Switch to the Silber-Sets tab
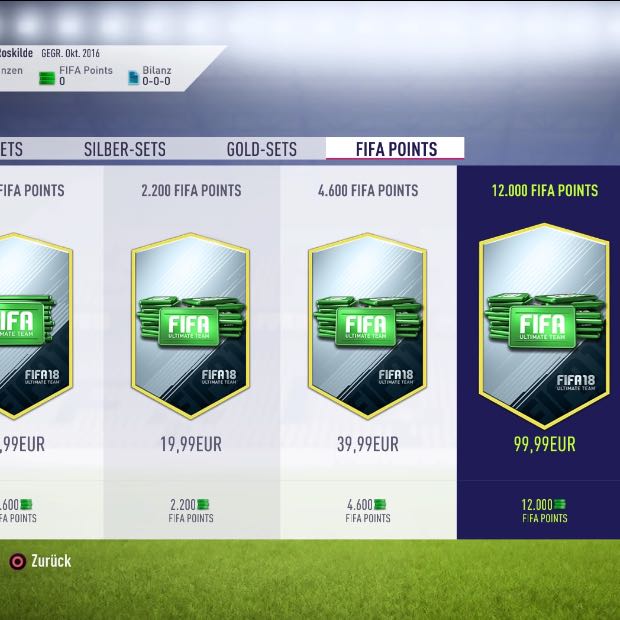The image size is (620, 620). coord(125,150)
